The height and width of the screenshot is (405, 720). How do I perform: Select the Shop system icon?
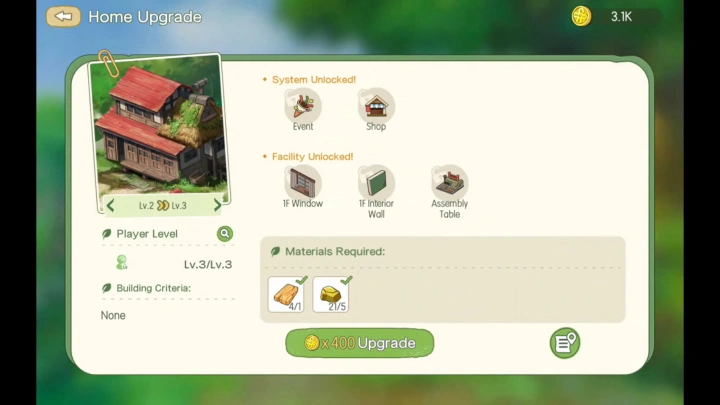pos(376,105)
